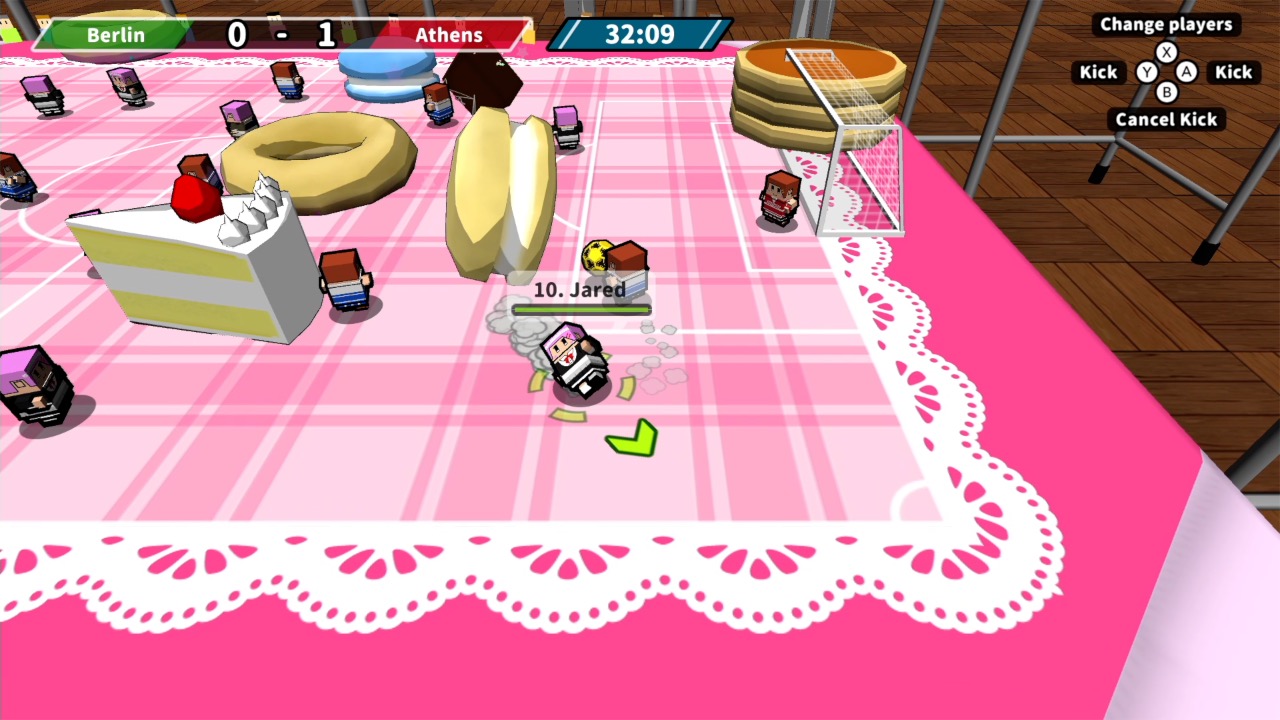This screenshot has width=1280, height=720.
Task: Click the 0 - 1 scoreline display
Action: tap(281, 35)
